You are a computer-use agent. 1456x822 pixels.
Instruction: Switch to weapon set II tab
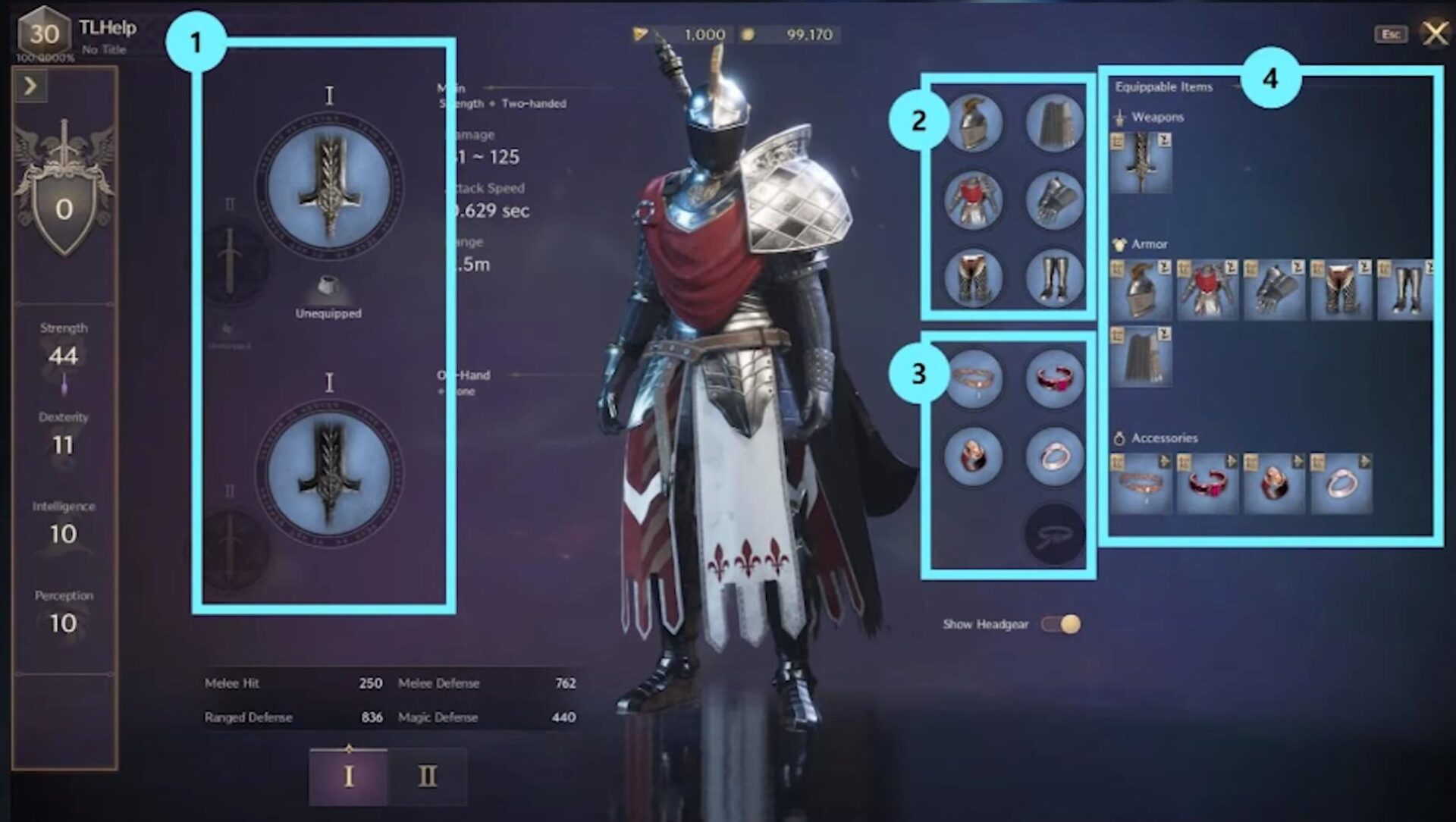pyautogui.click(x=428, y=777)
